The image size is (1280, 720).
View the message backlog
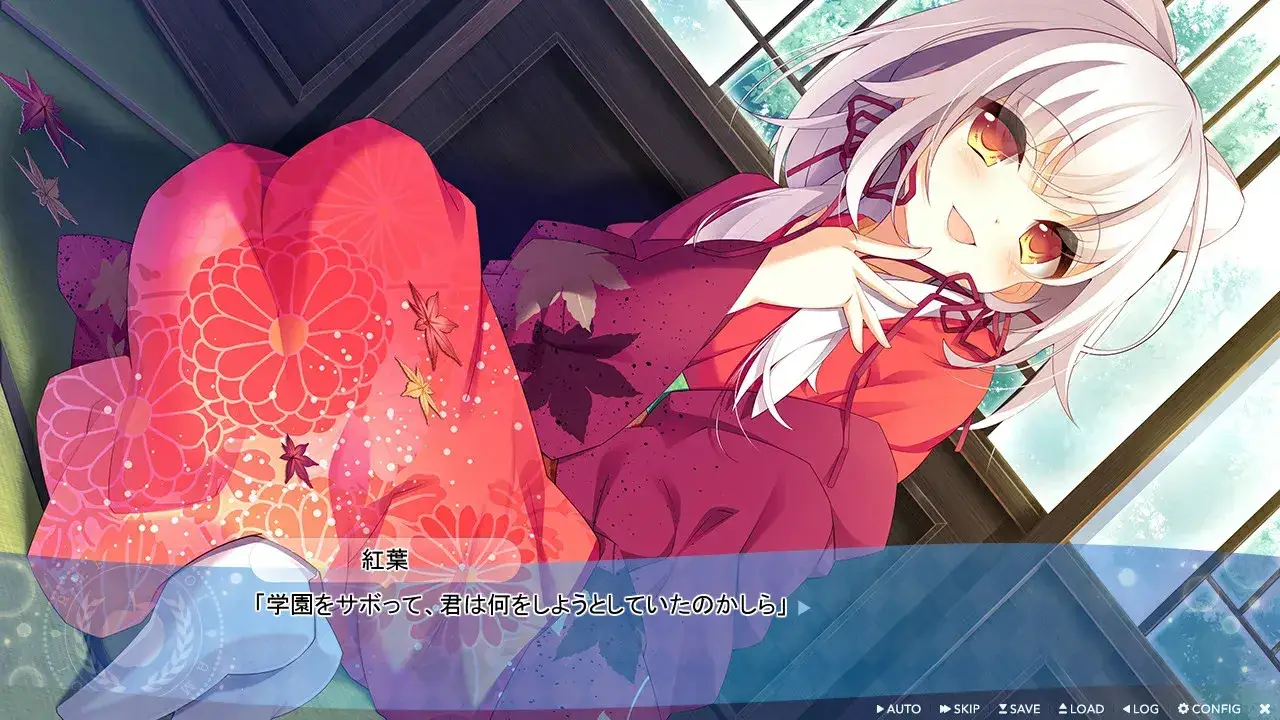1140,709
